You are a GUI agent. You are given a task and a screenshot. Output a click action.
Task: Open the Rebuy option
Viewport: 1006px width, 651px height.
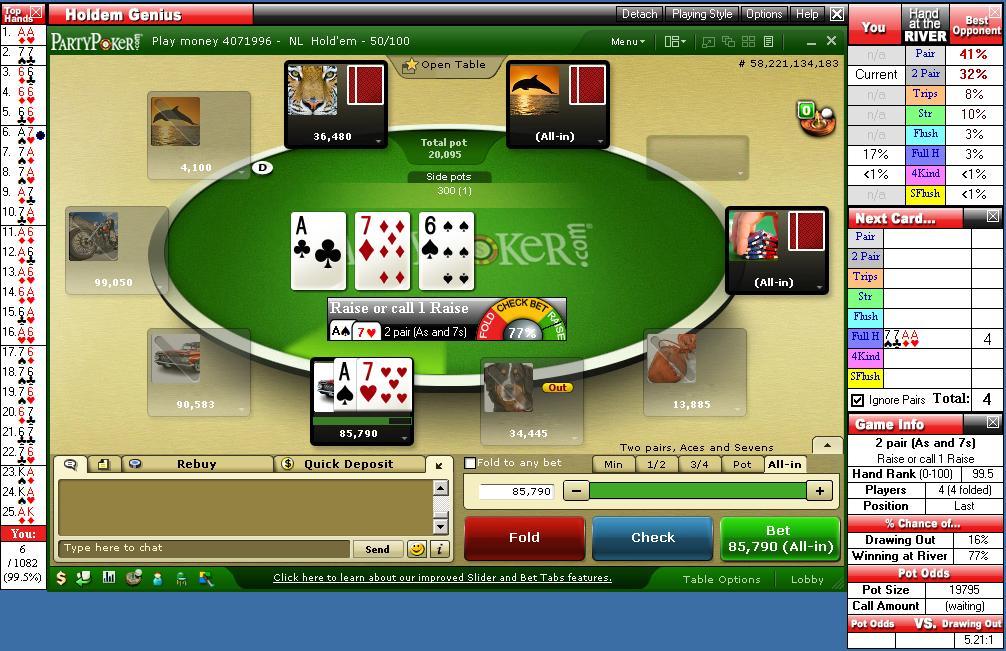click(196, 464)
